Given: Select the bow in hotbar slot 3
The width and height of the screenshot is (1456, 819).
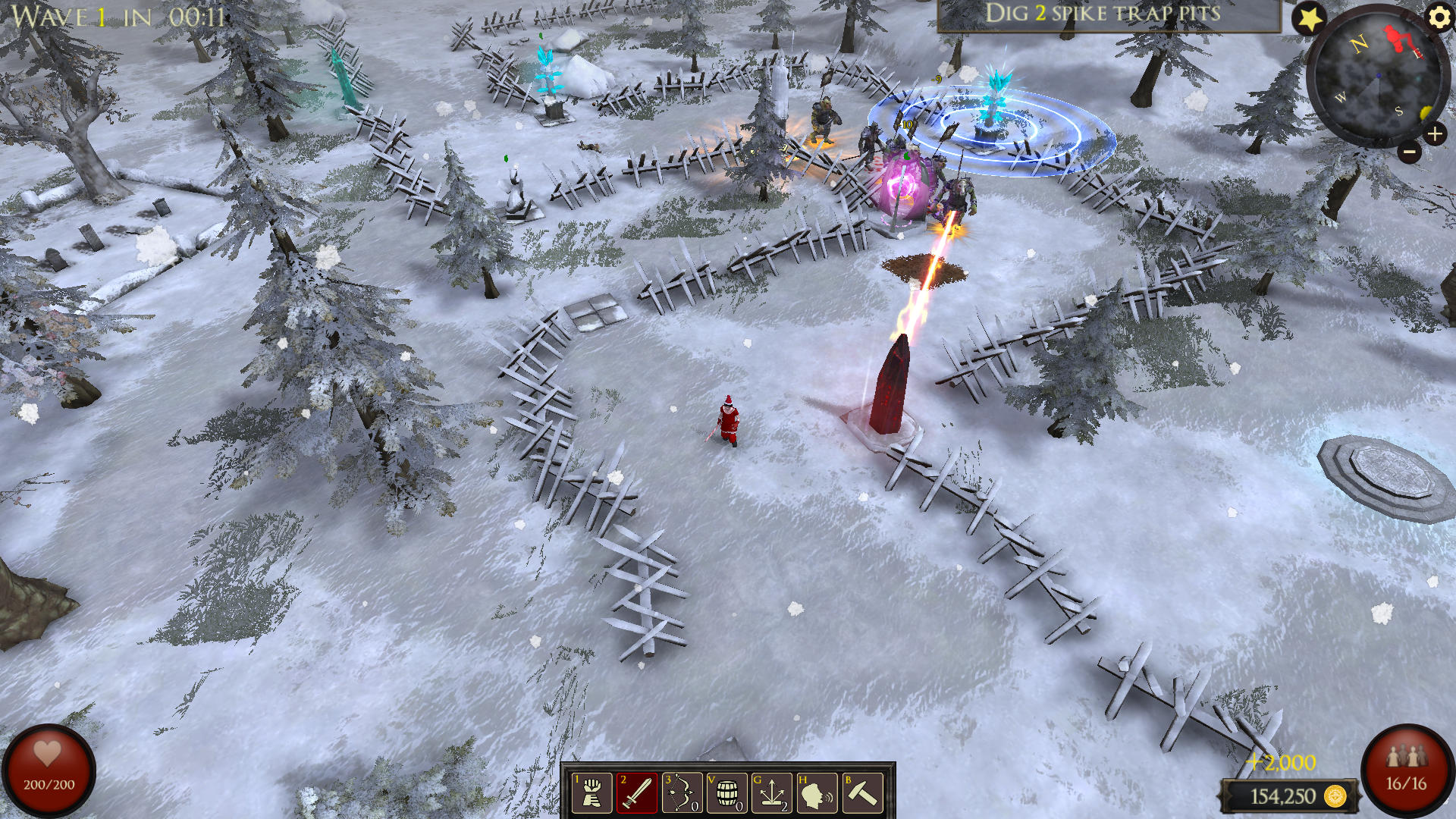Looking at the screenshot, I should point(683,793).
